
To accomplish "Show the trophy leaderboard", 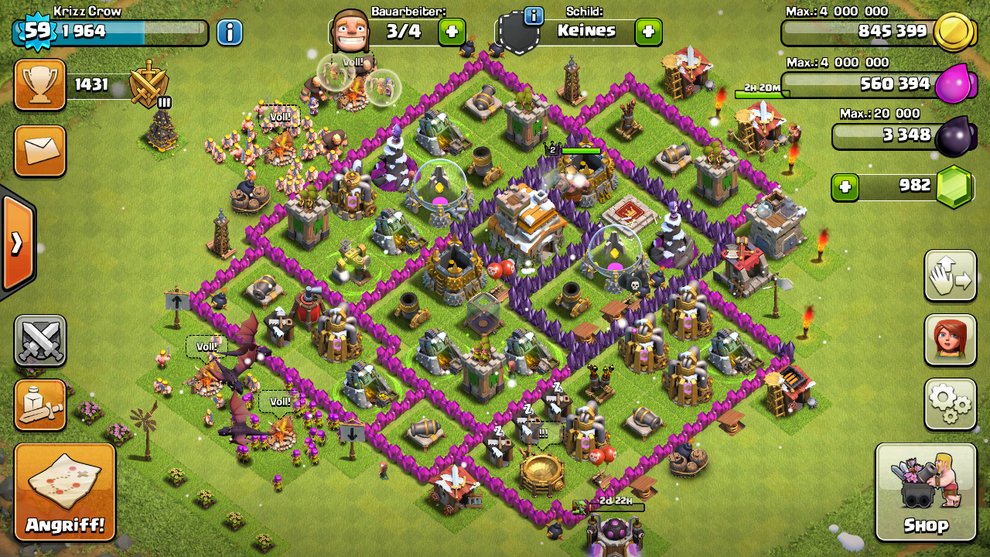I will 40,85.
